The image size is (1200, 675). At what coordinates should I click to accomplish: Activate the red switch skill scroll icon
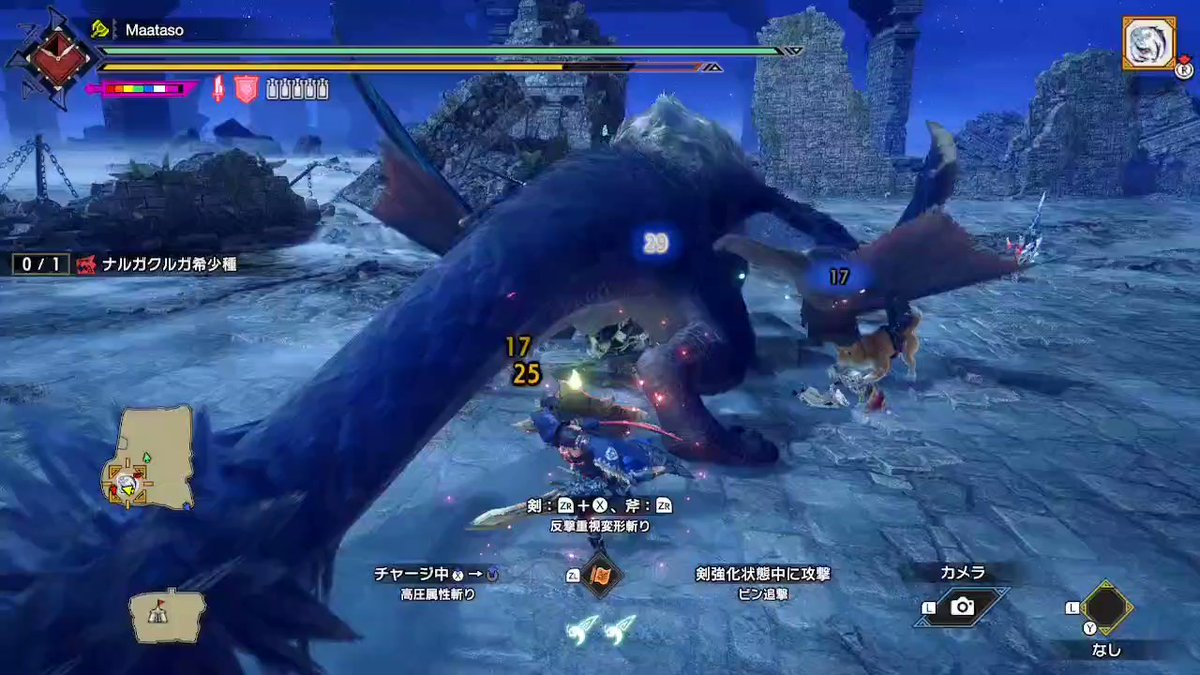point(602,576)
